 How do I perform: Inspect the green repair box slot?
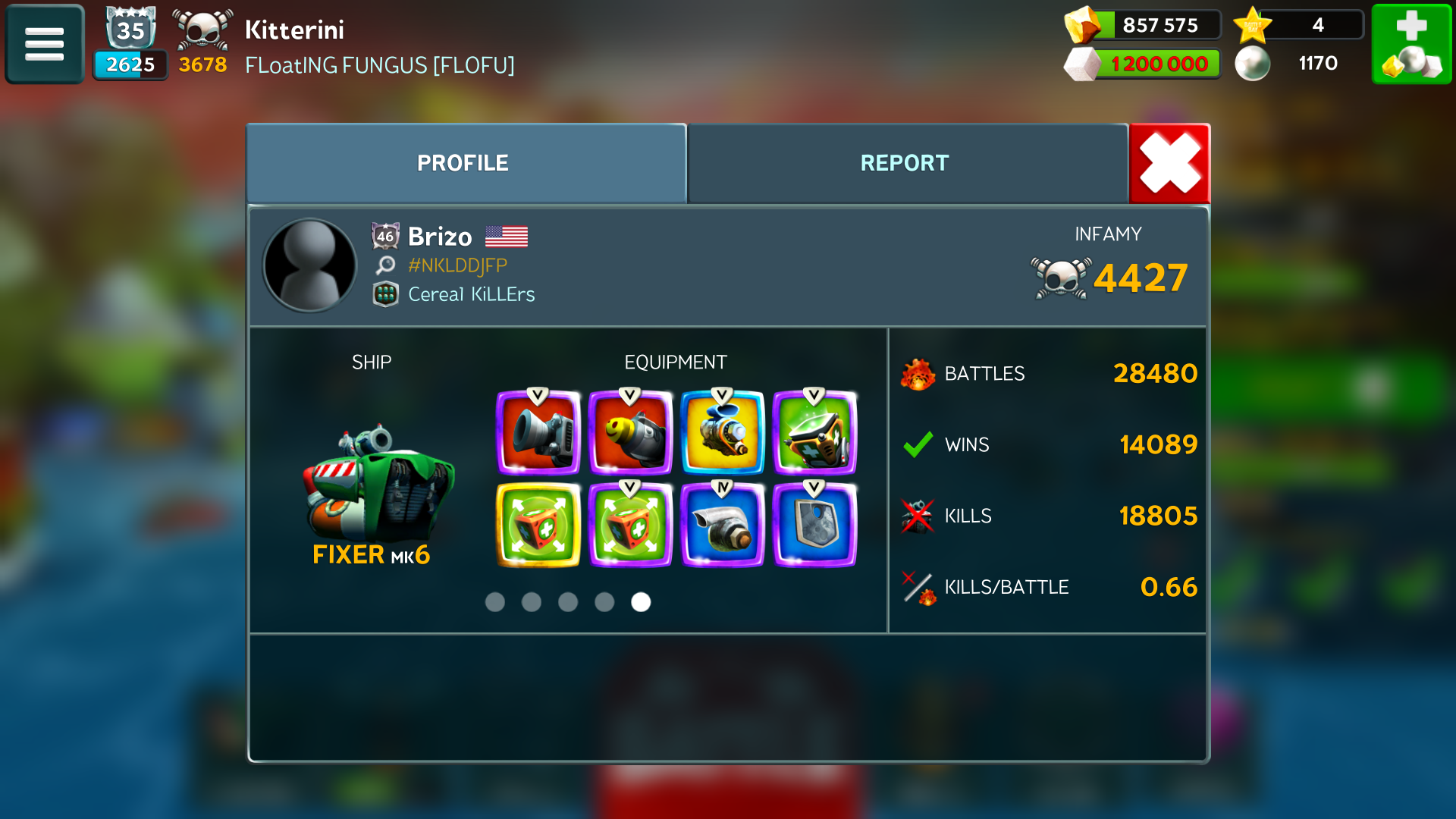tap(814, 433)
